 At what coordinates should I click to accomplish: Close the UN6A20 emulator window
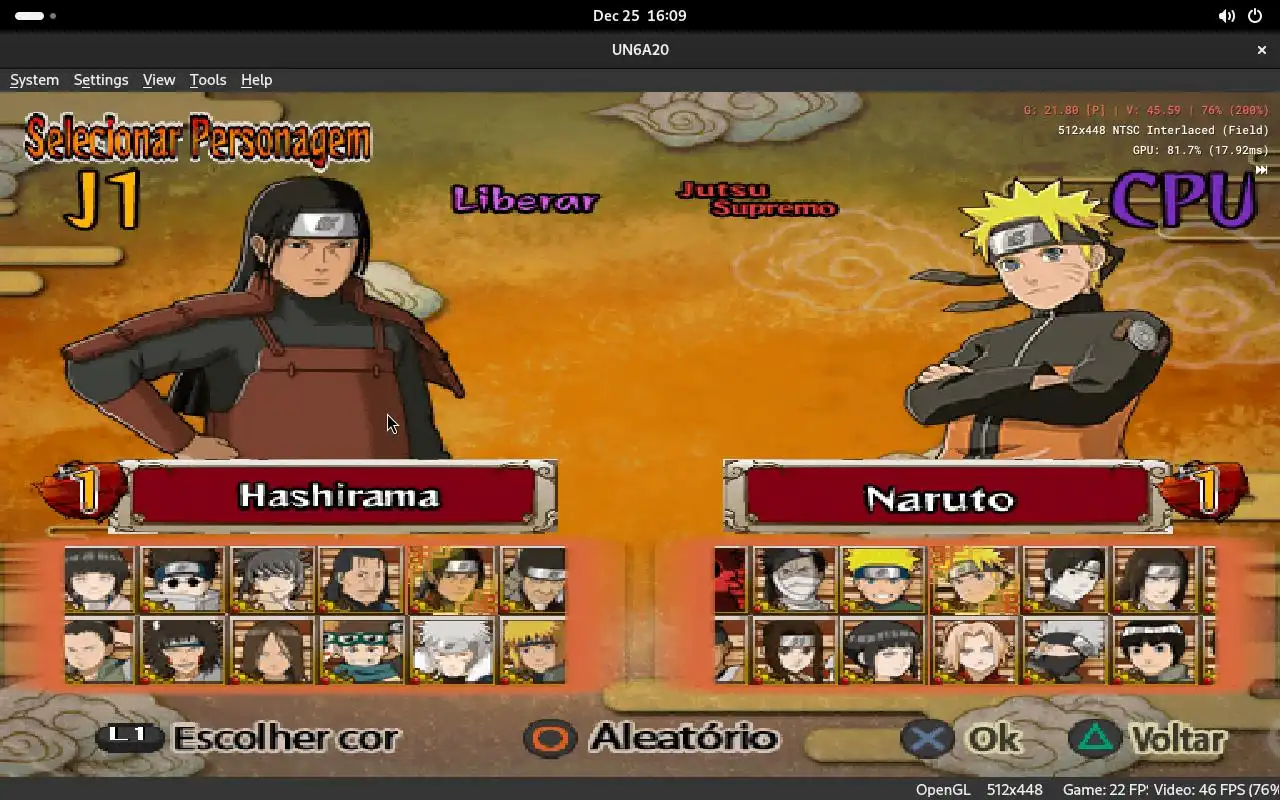pos(1262,49)
